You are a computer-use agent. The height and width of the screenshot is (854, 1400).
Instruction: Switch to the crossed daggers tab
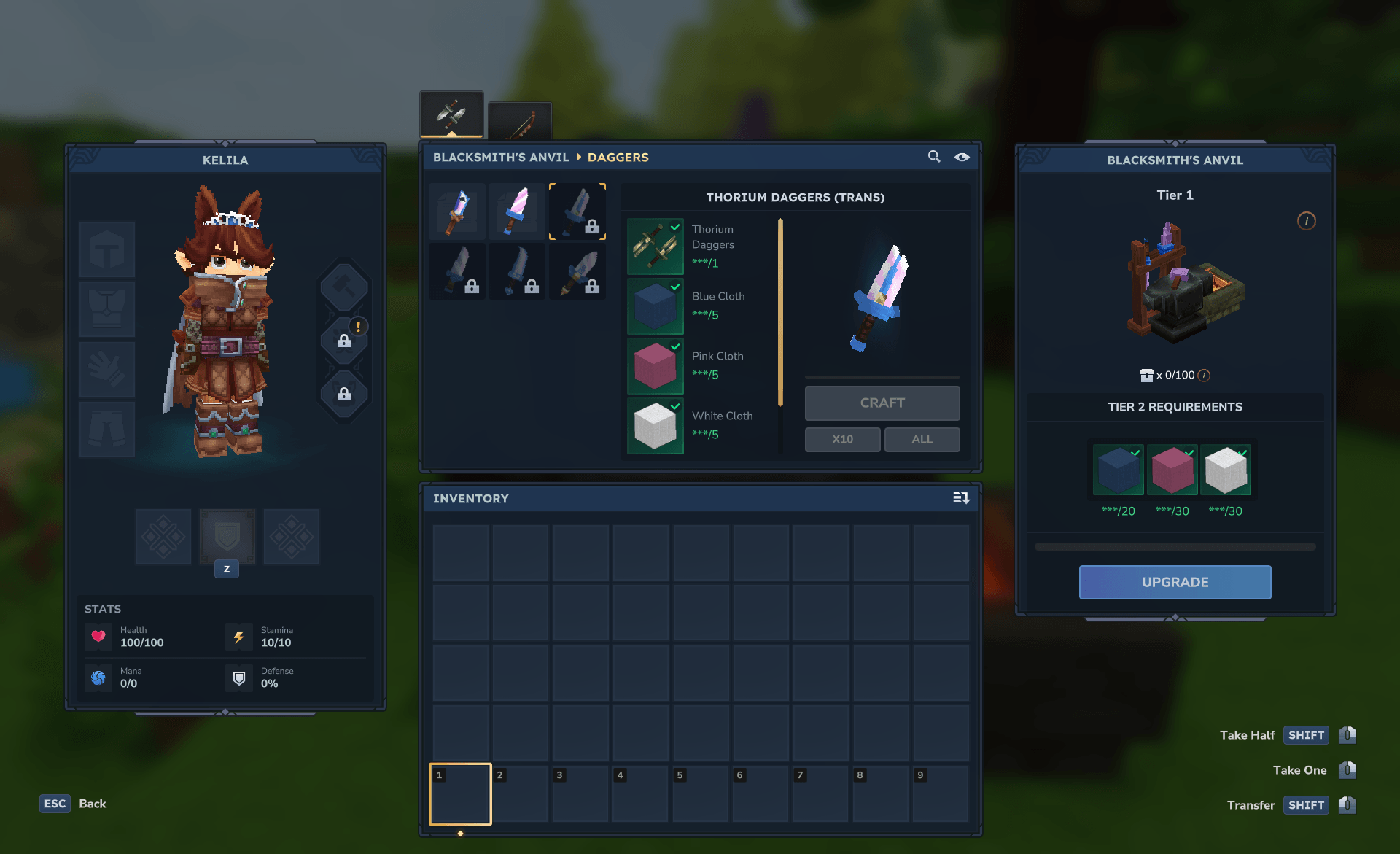451,114
